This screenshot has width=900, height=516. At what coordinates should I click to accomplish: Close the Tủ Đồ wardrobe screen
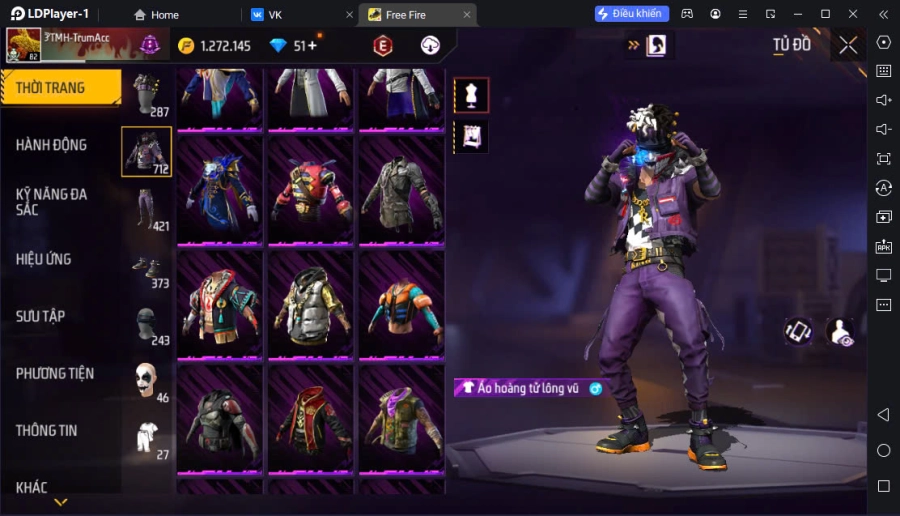[x=848, y=45]
